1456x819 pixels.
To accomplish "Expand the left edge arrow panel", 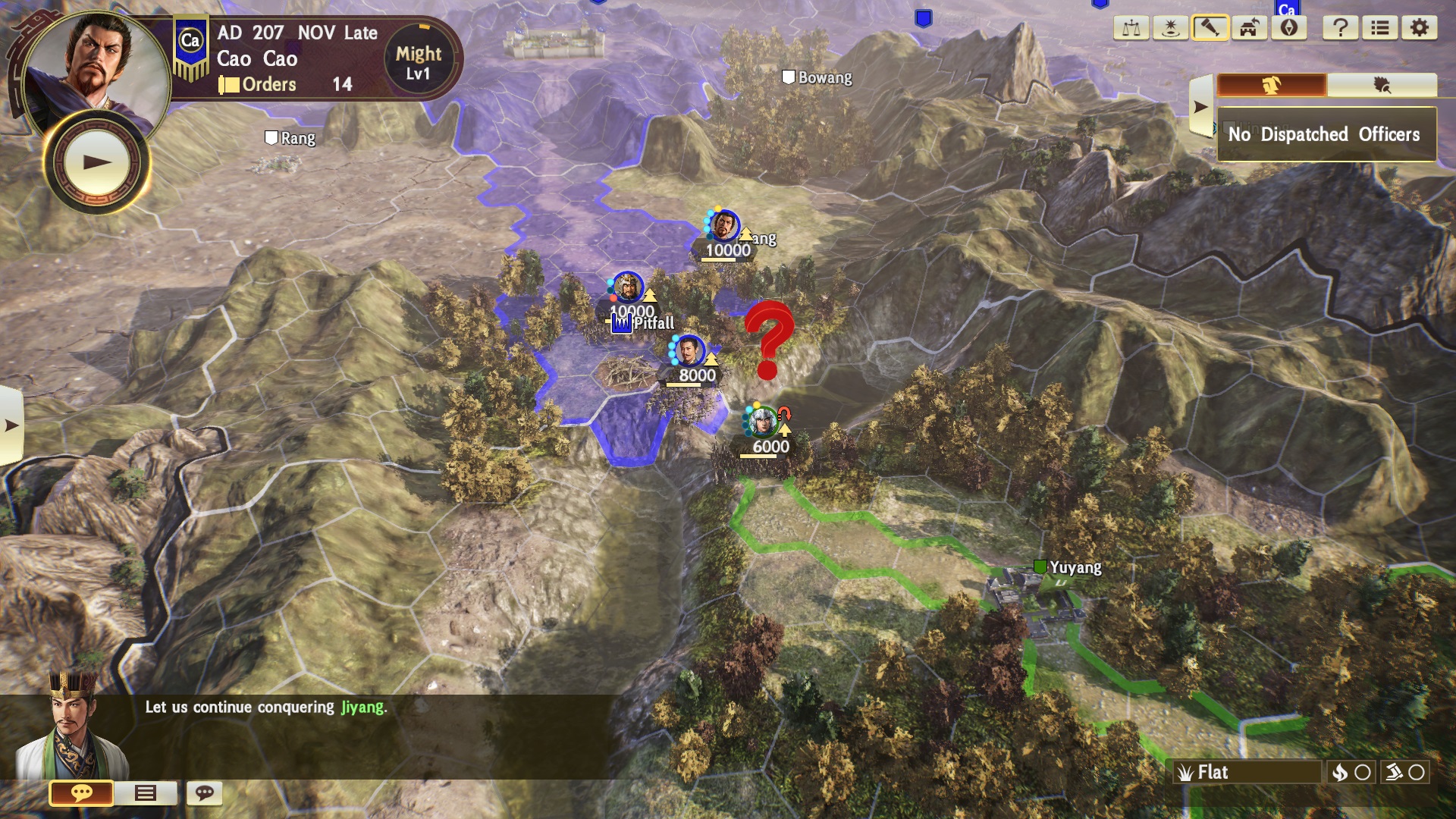I will click(11, 425).
